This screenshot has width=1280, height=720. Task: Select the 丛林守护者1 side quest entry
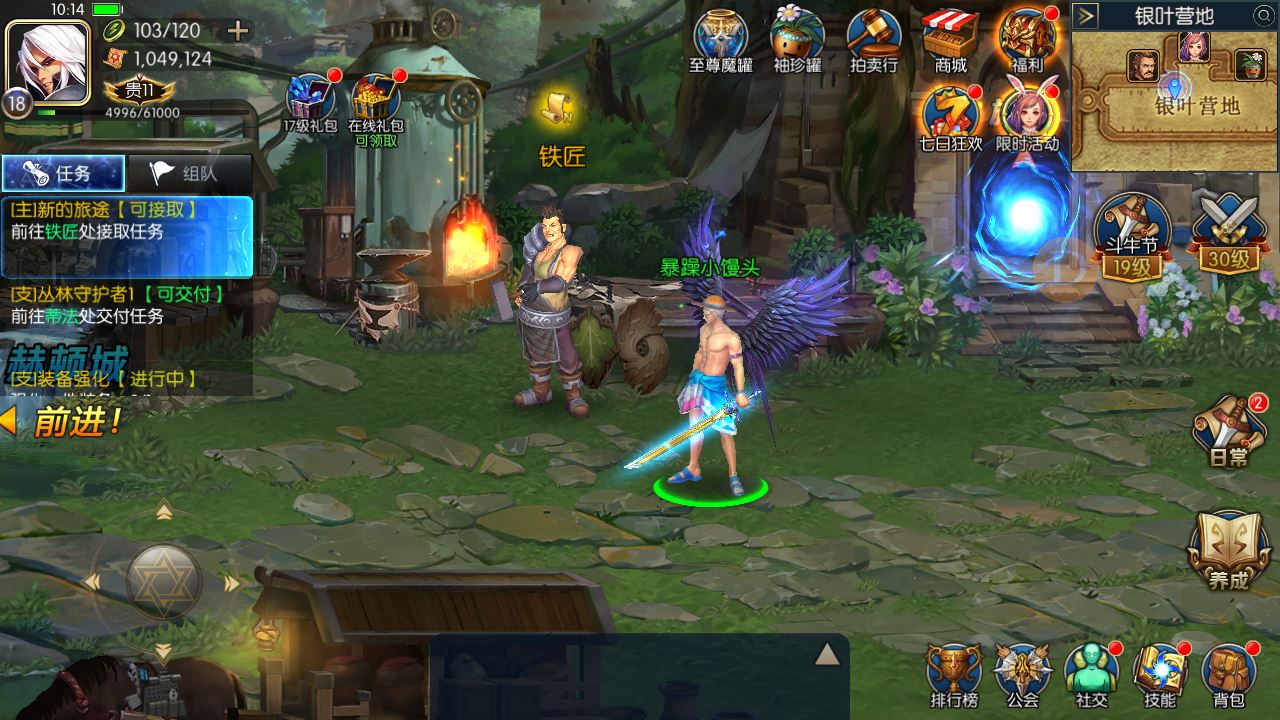click(126, 305)
